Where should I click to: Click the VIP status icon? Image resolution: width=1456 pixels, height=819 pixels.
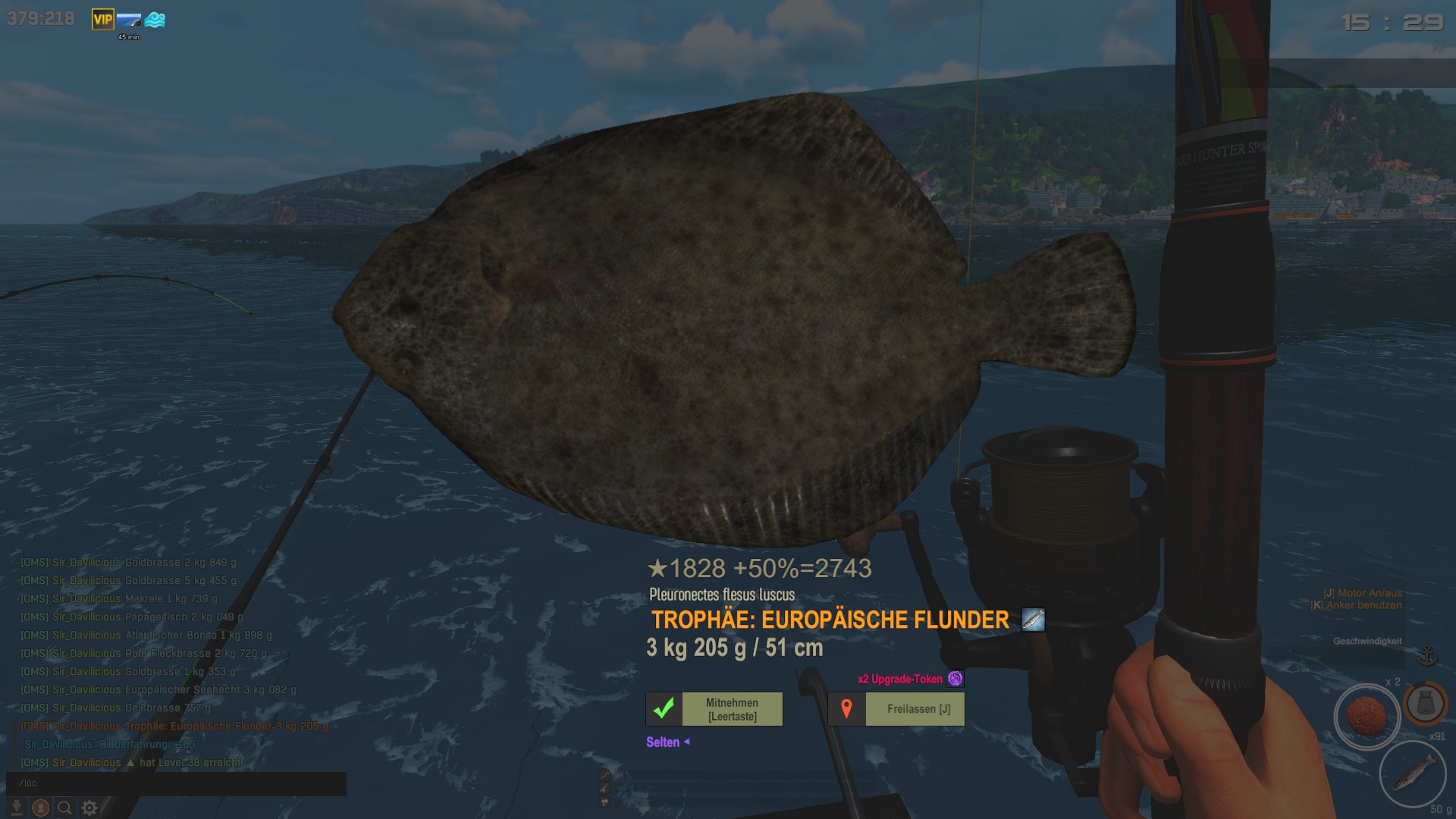[102, 20]
